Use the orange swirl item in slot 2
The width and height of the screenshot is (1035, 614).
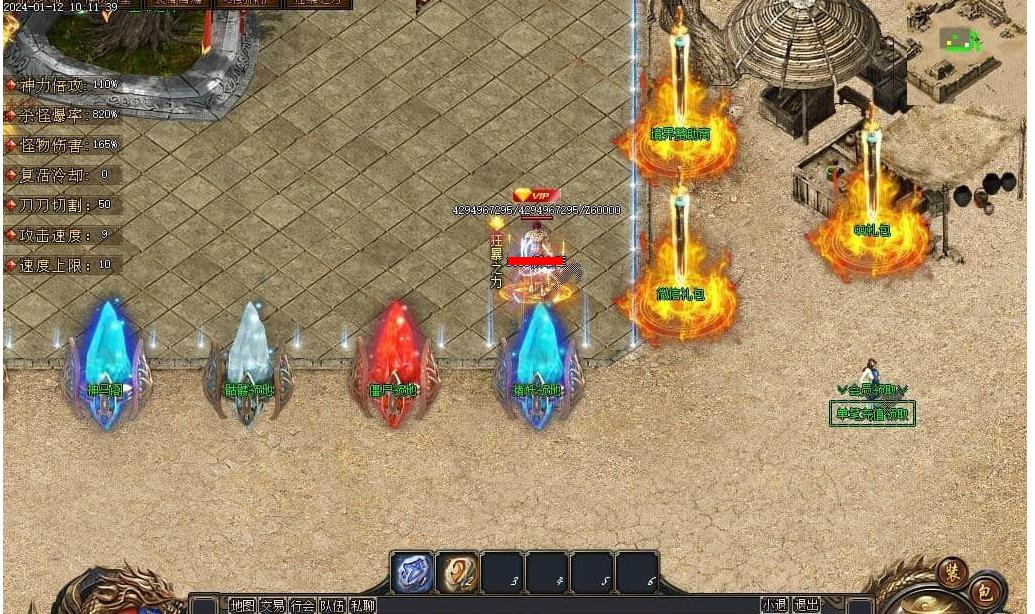click(458, 573)
